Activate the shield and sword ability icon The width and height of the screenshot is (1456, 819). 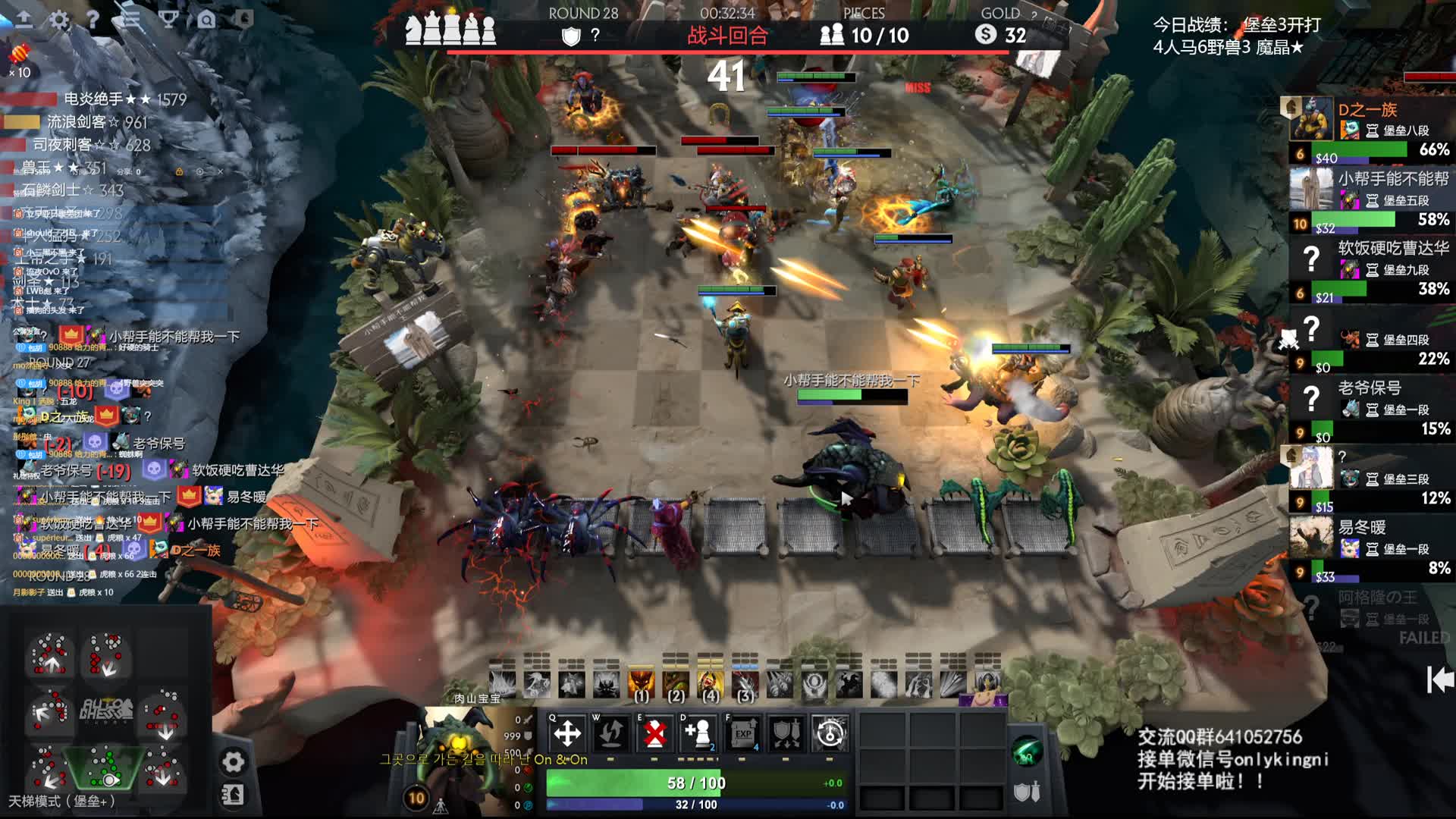pyautogui.click(x=786, y=733)
